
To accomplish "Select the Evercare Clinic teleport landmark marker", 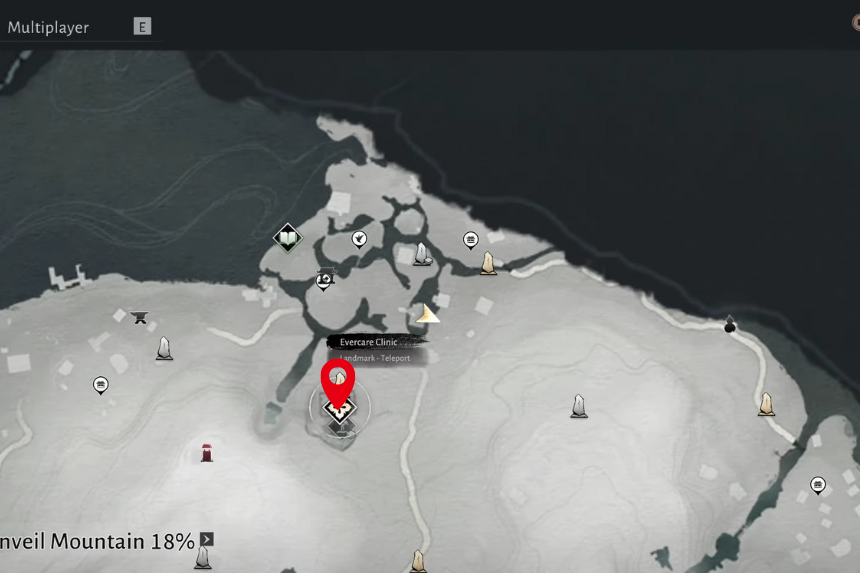I will point(339,410).
